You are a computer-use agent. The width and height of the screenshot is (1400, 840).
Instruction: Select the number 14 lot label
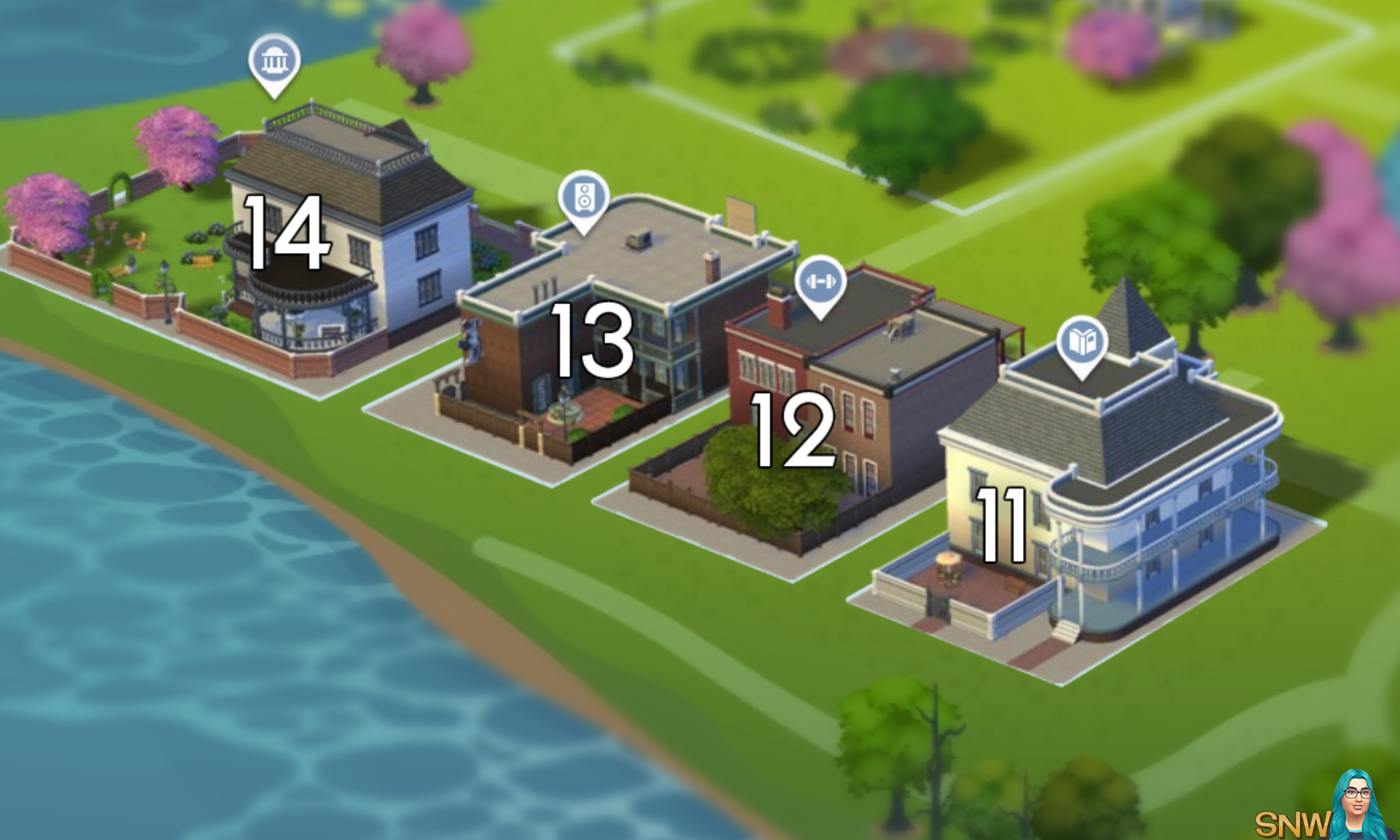[287, 233]
